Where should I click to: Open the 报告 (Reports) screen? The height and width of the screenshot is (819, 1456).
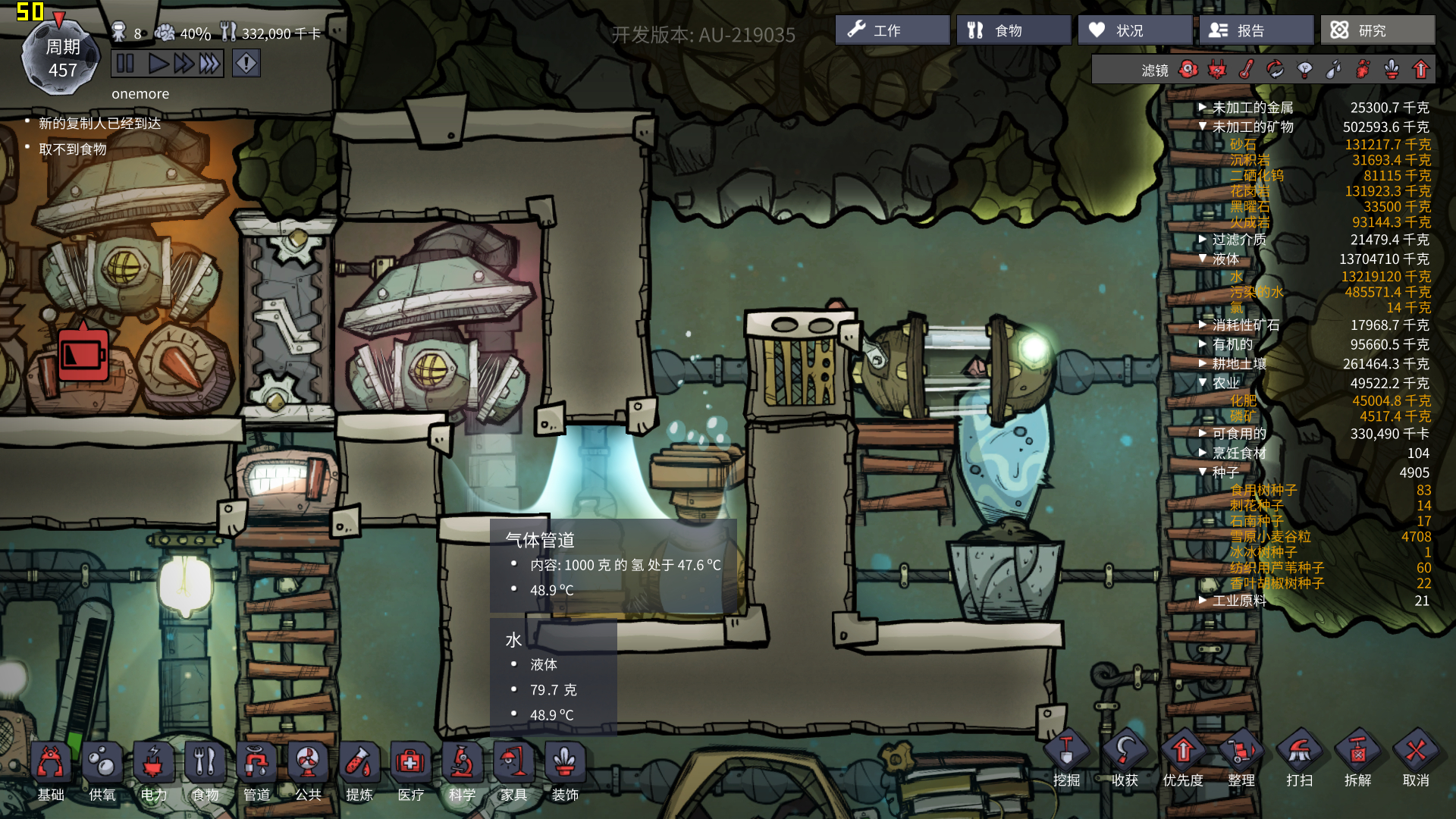pyautogui.click(x=1256, y=30)
